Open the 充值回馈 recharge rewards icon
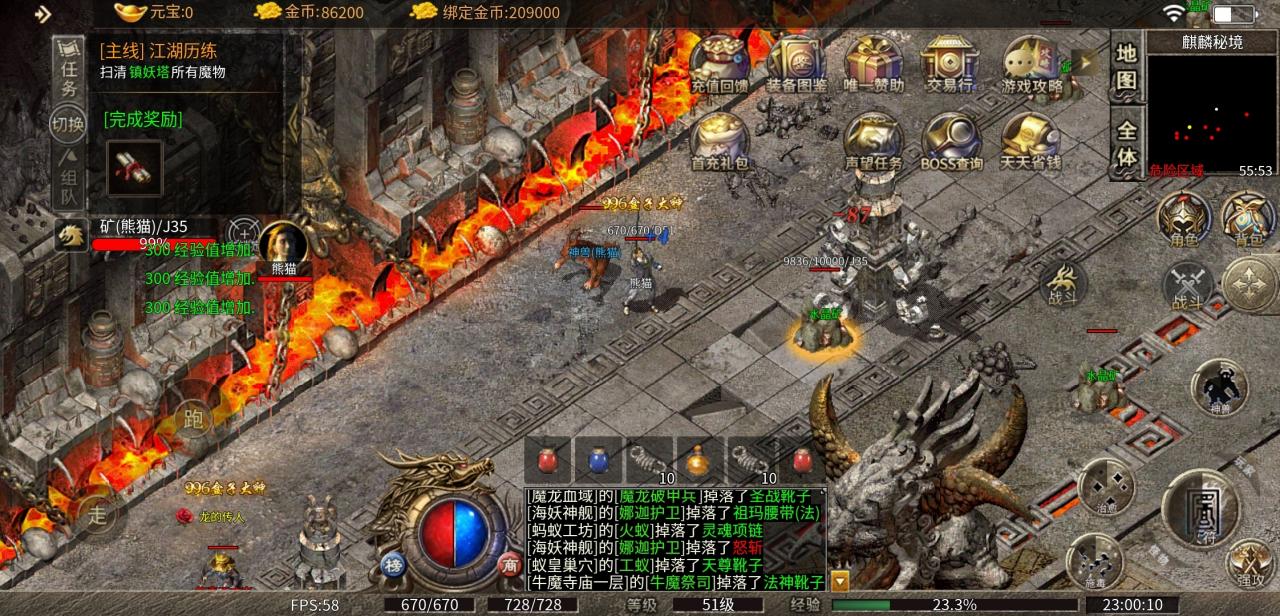1280x616 pixels. click(x=720, y=63)
